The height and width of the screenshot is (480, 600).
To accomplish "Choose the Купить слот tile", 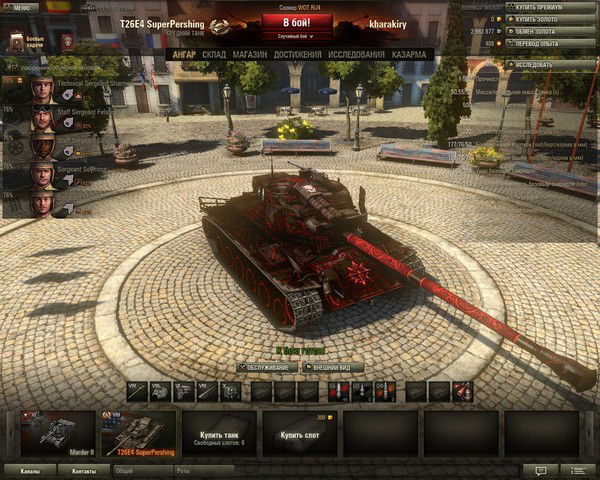I will point(298,433).
